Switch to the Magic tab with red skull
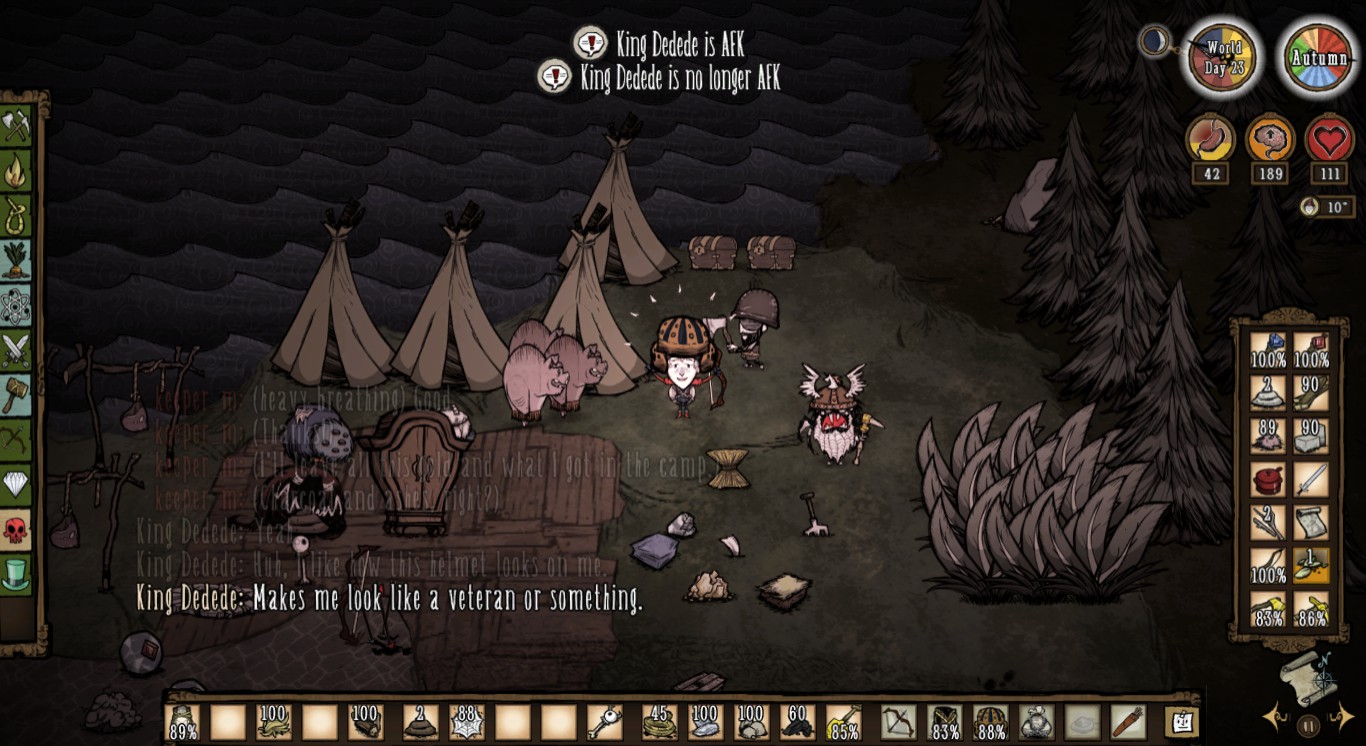Screen dimensions: 1366x746 [x=16, y=530]
